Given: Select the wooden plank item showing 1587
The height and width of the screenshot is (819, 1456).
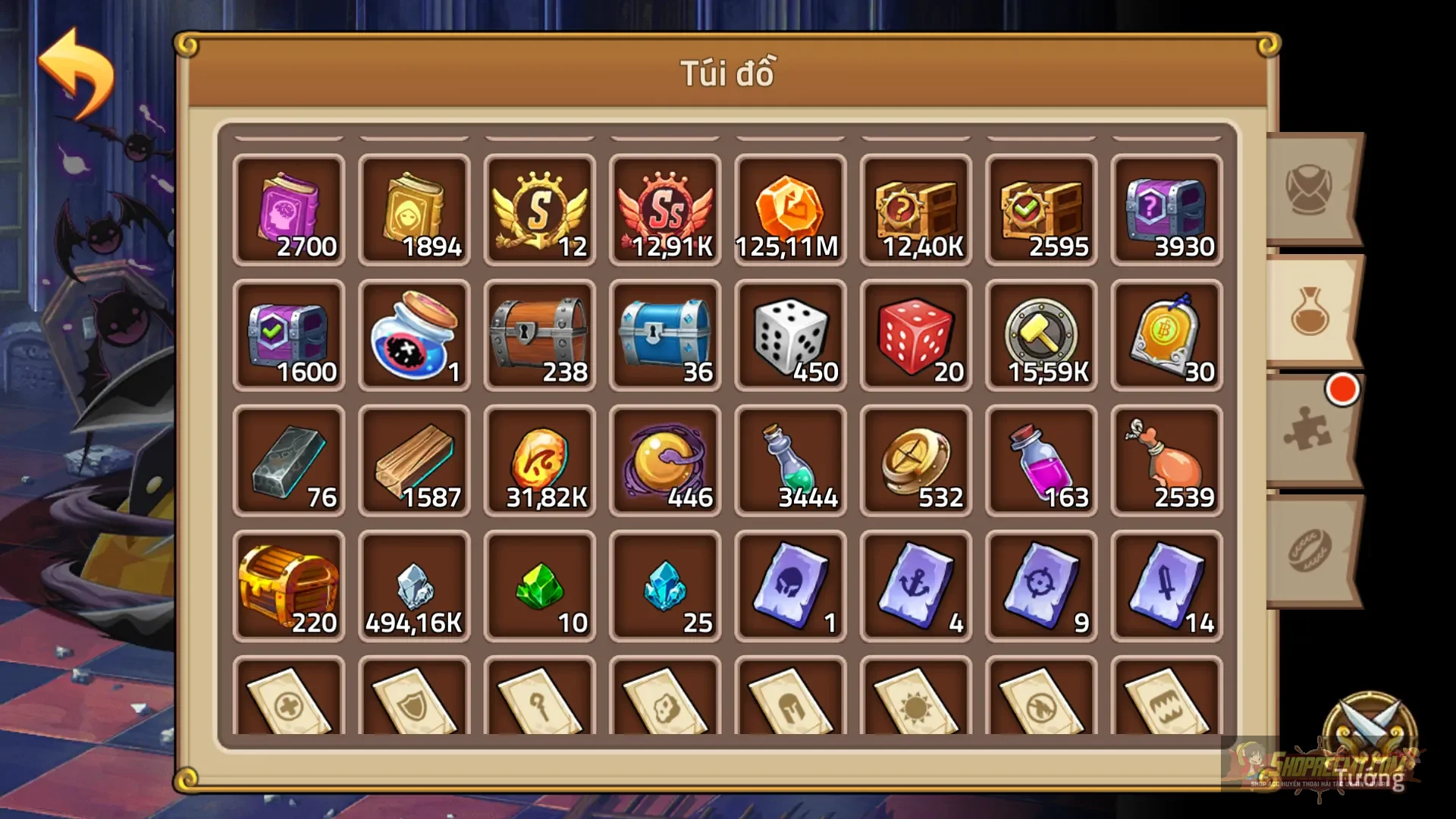Looking at the screenshot, I should (x=415, y=459).
